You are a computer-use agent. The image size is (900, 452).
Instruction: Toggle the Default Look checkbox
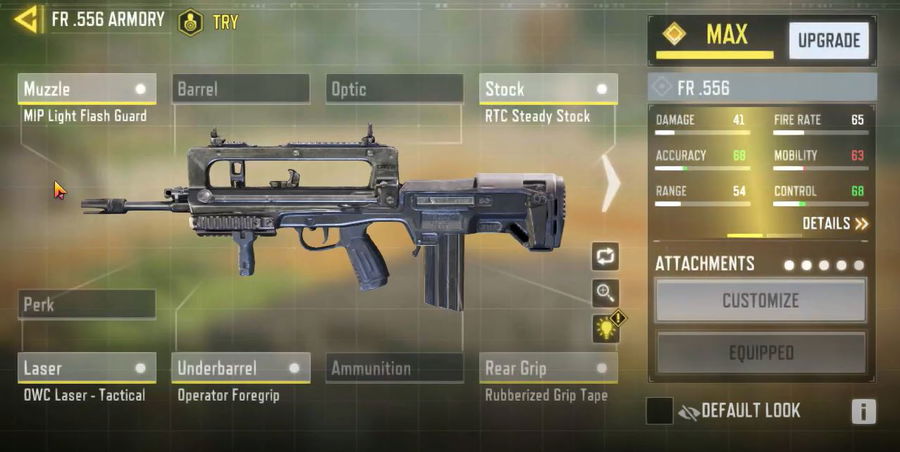pos(659,411)
